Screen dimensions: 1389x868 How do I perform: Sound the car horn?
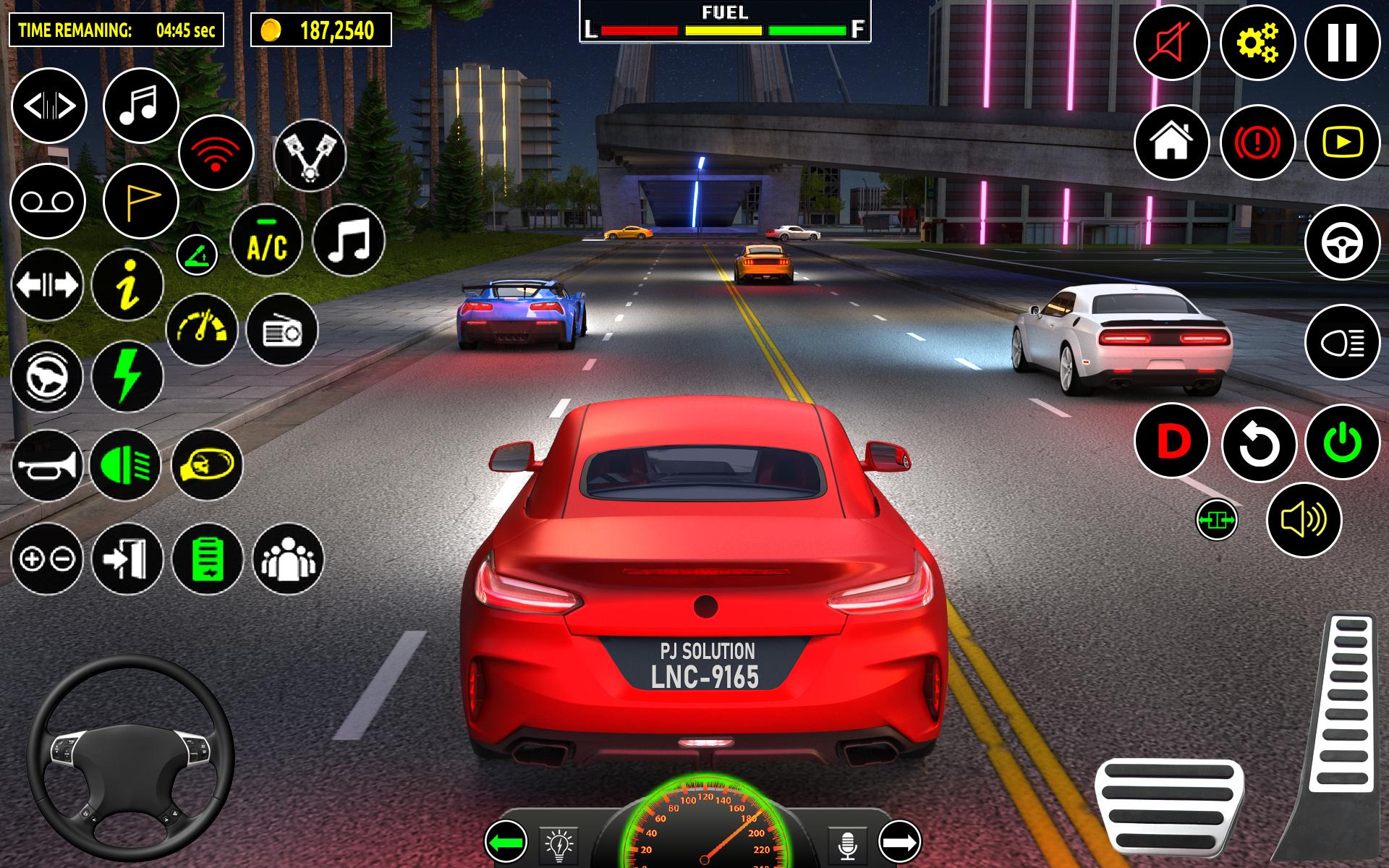pyautogui.click(x=48, y=467)
